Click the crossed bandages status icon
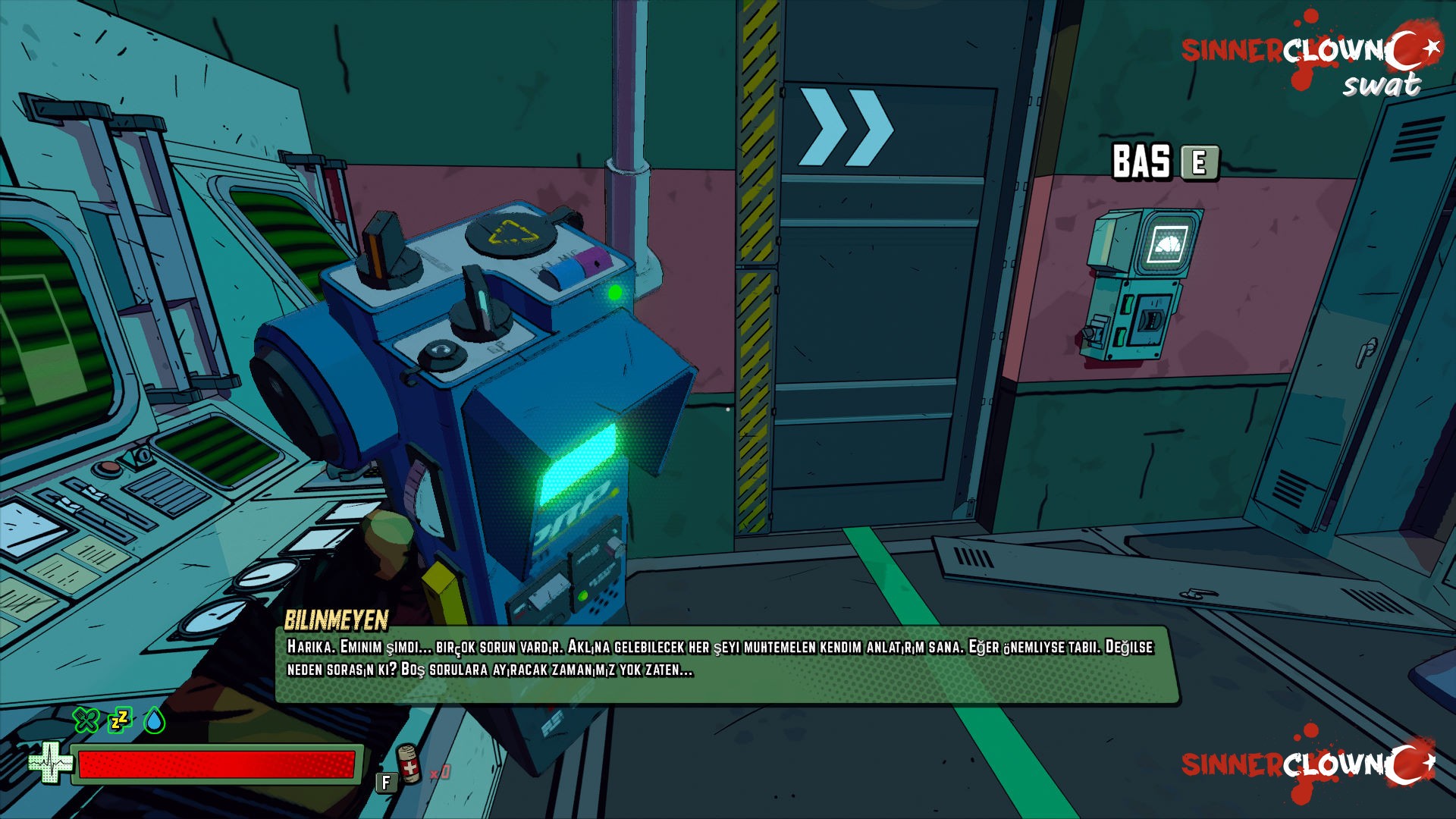1456x819 pixels. [x=86, y=720]
